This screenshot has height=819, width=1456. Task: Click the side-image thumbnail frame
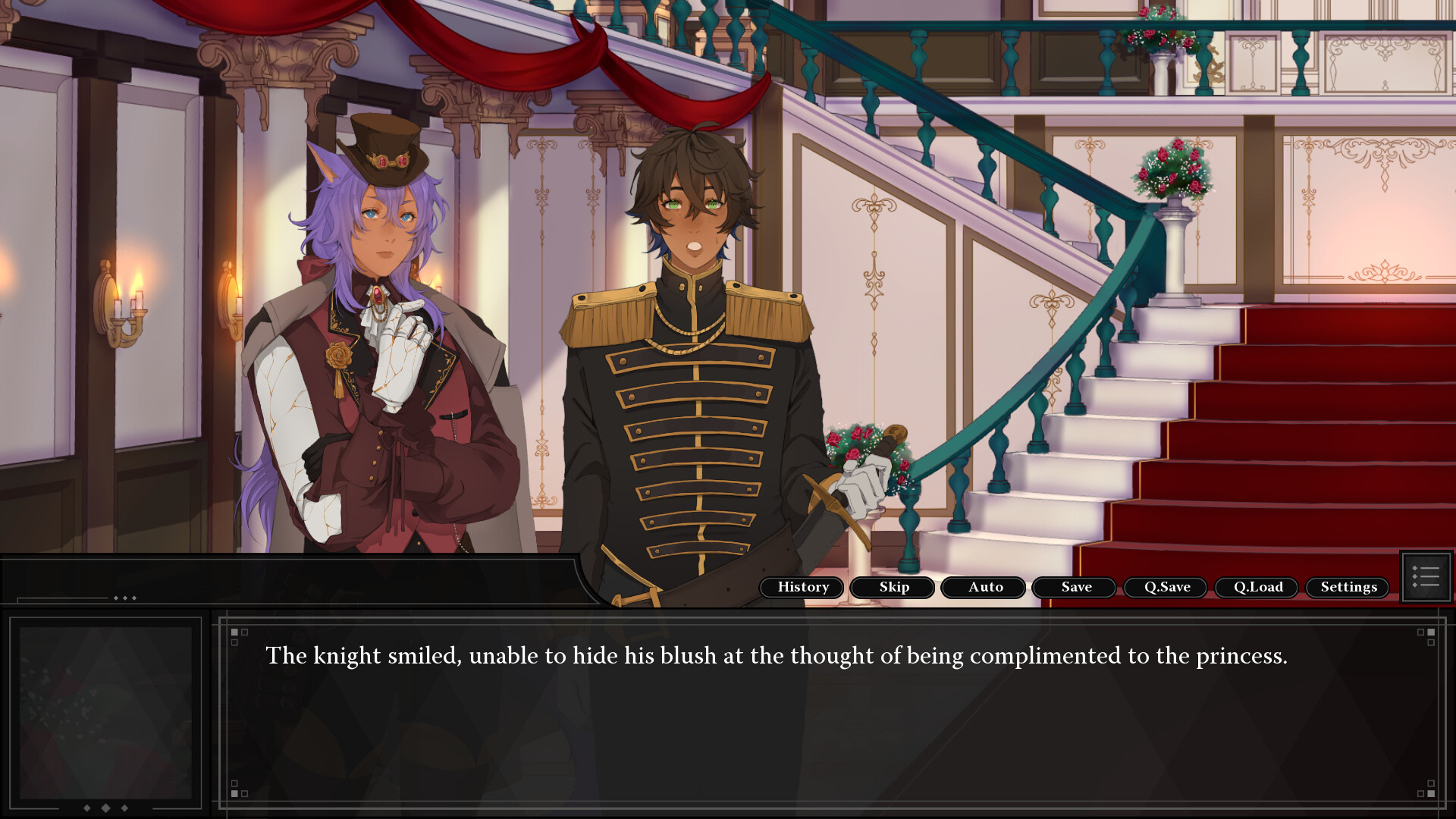106,713
